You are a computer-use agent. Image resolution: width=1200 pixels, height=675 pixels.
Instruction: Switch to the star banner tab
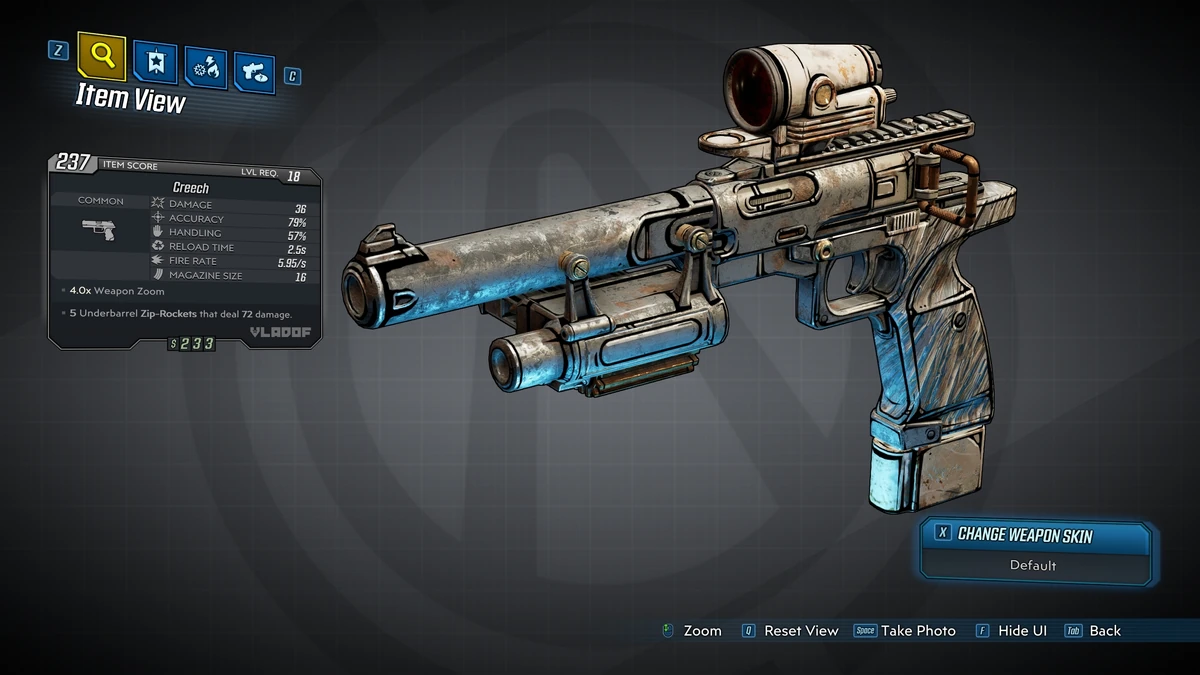click(x=156, y=65)
